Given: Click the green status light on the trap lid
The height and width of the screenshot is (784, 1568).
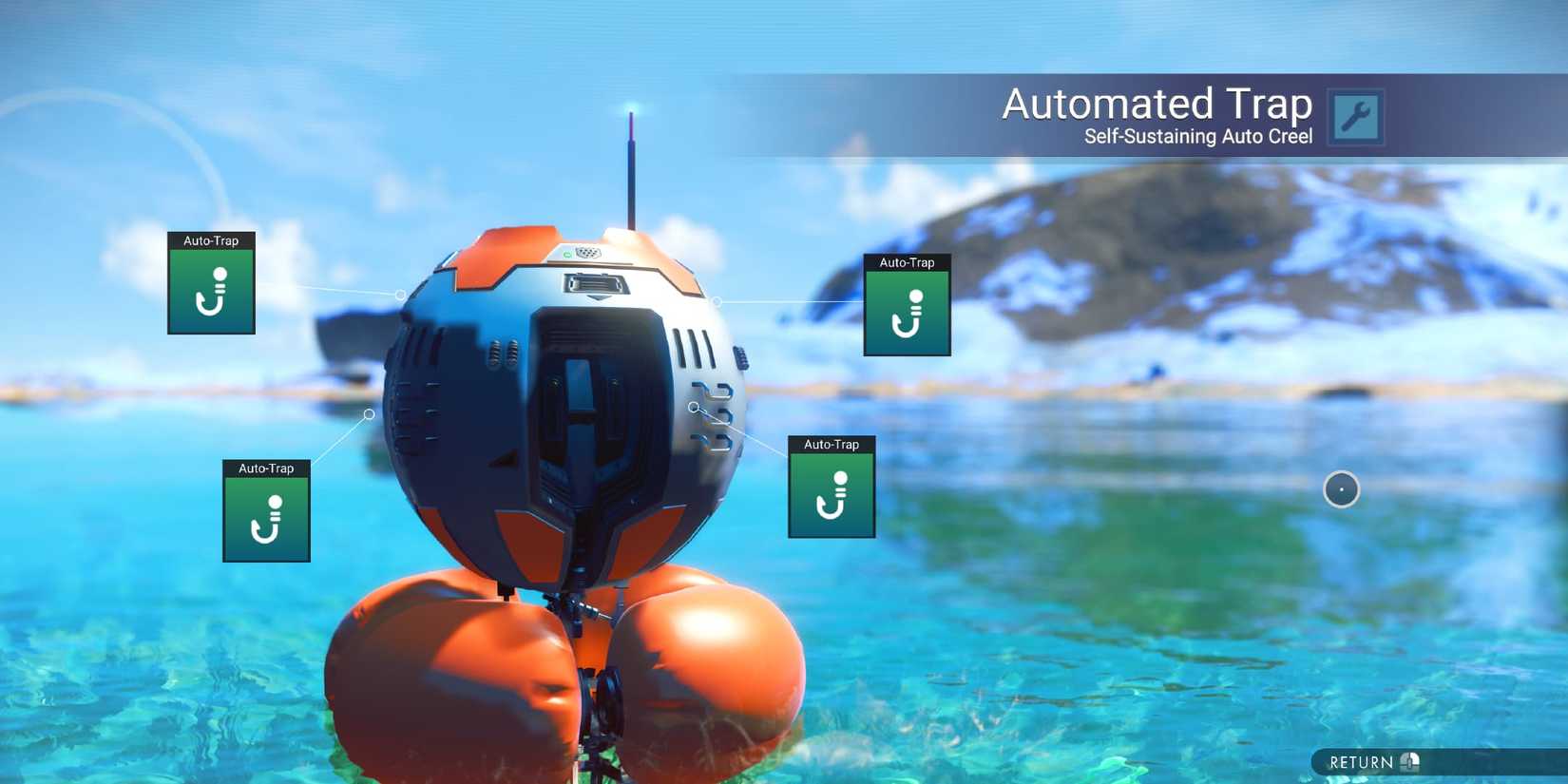Looking at the screenshot, I should [568, 255].
